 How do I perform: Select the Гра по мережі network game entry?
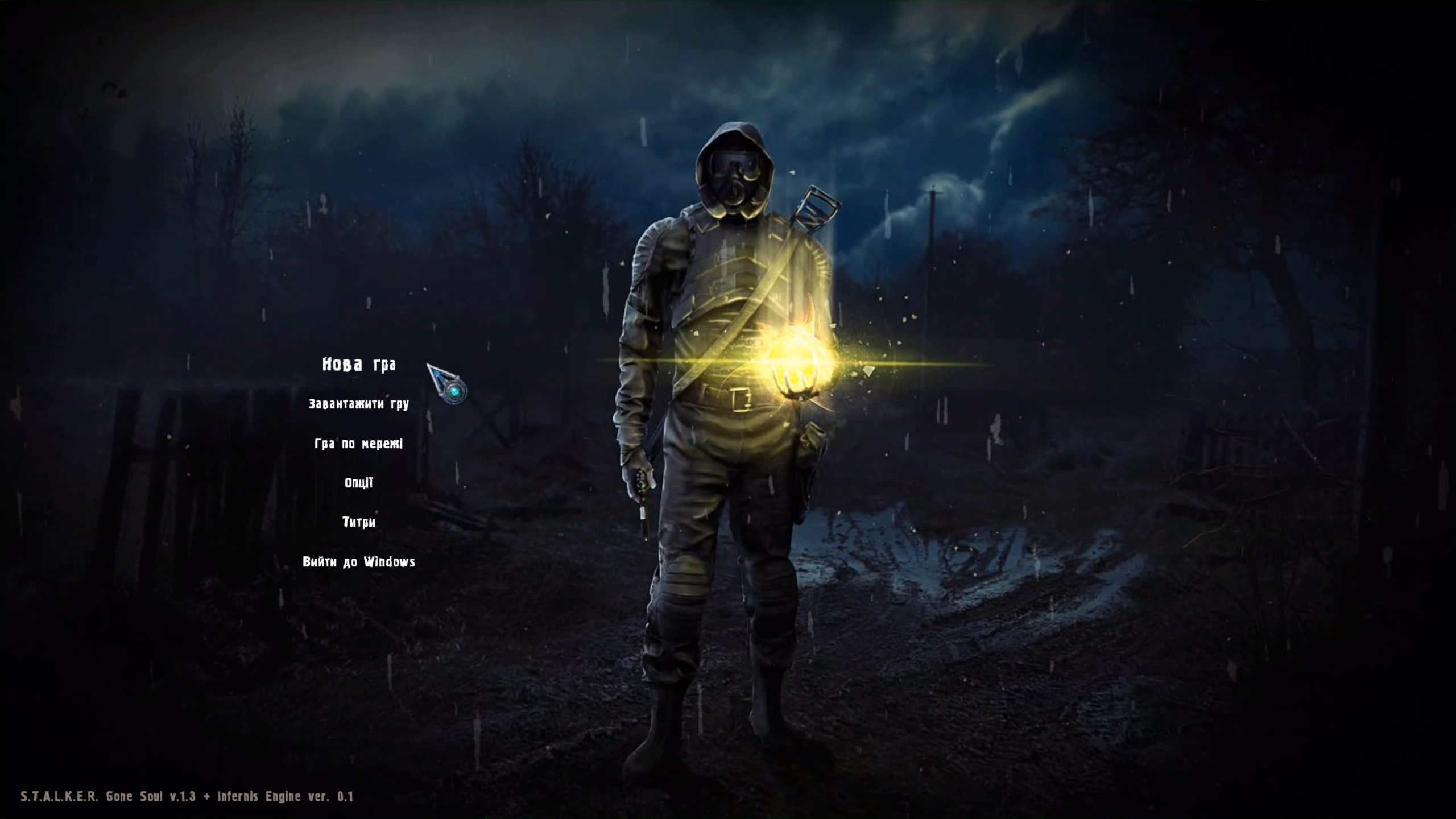coord(359,444)
